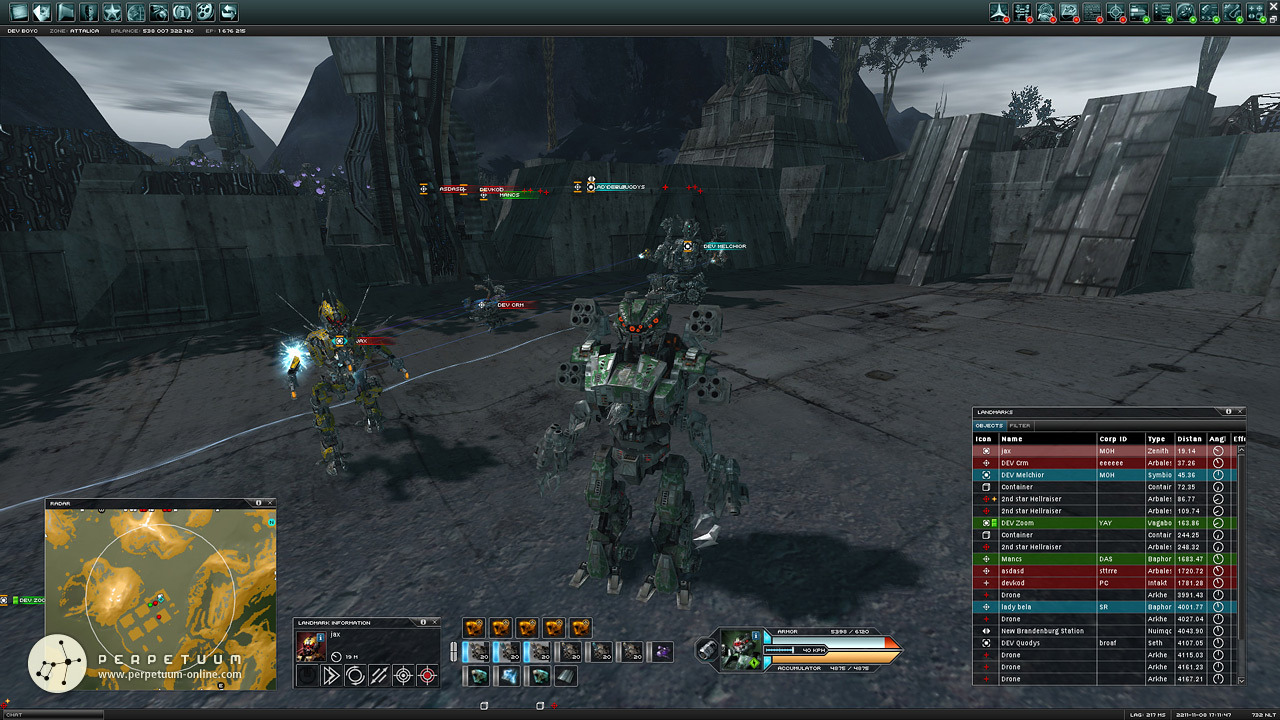1280x720 pixels.
Task: Click the circular arrows orbit button
Action: (354, 676)
